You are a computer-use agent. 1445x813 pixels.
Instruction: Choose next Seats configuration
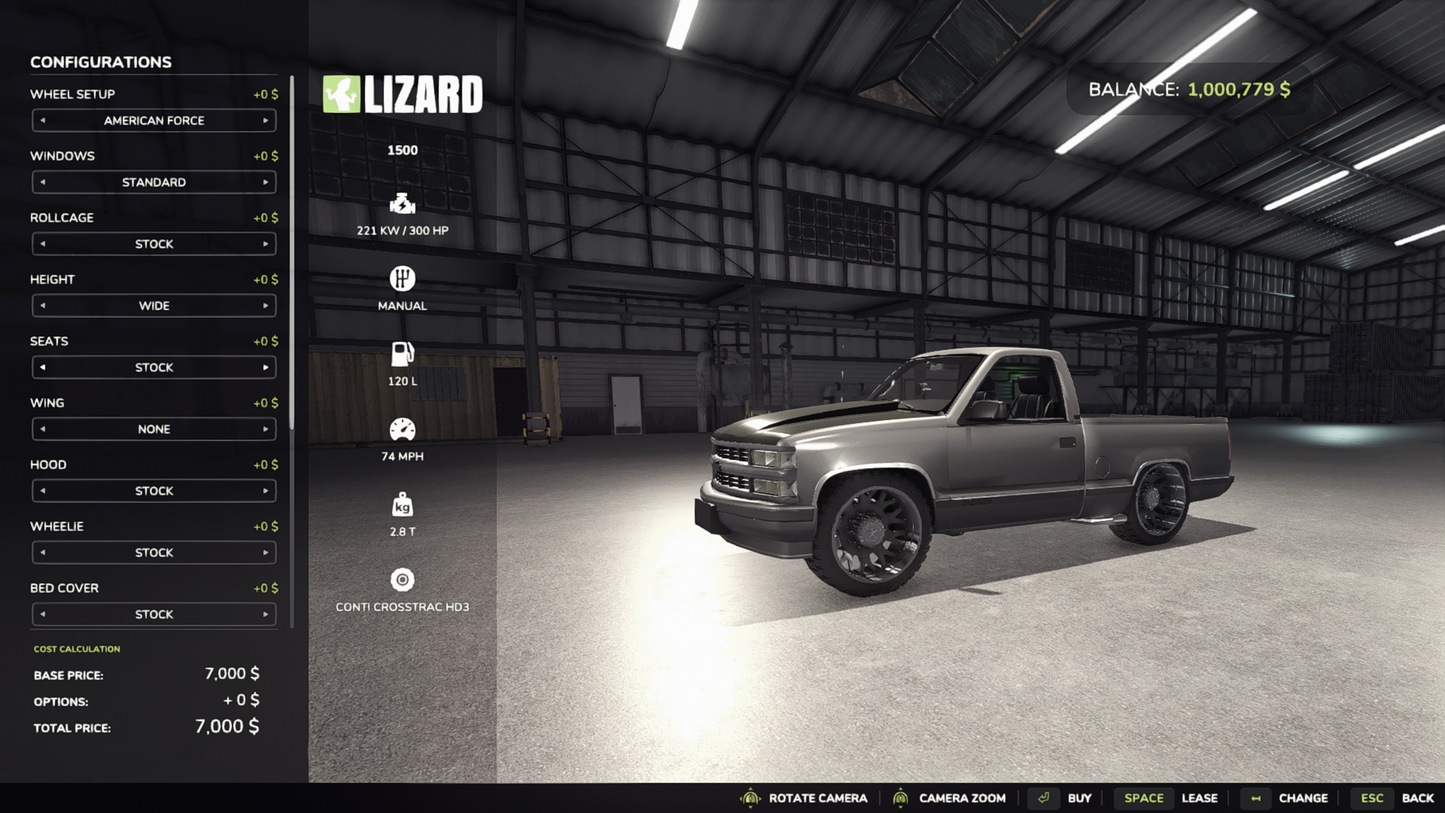[x=265, y=368]
